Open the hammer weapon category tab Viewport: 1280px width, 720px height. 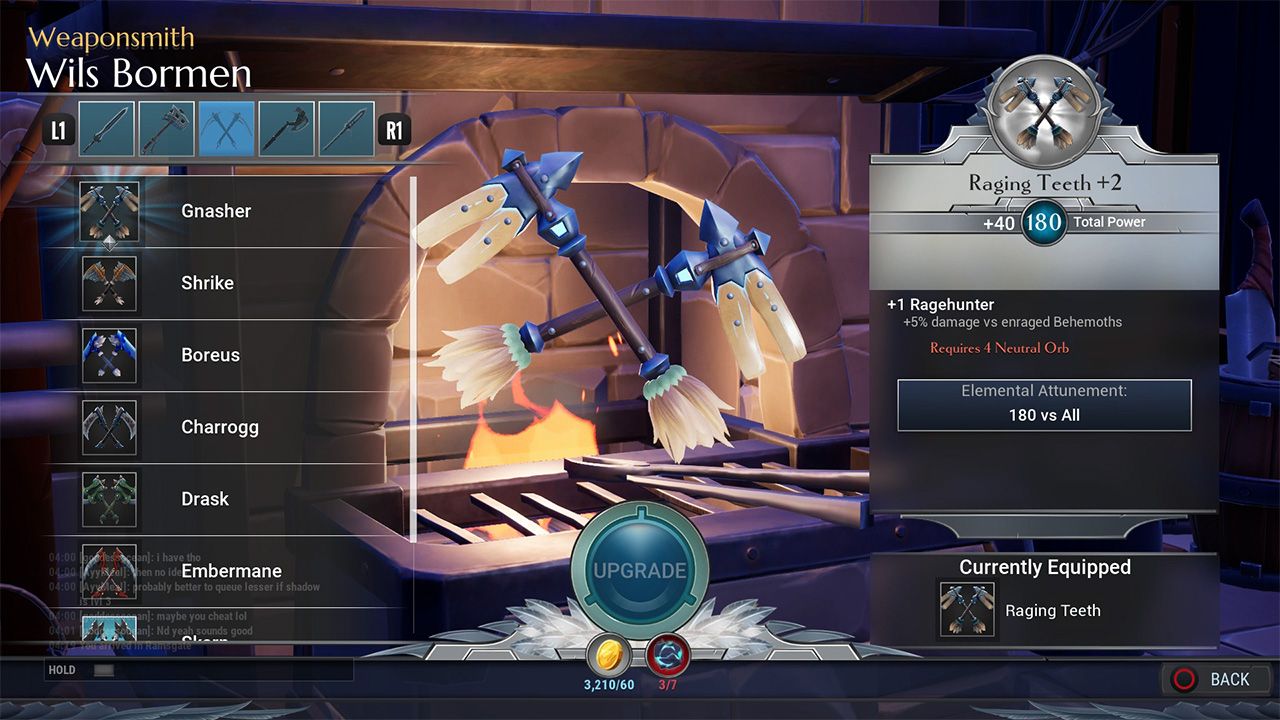[167, 129]
